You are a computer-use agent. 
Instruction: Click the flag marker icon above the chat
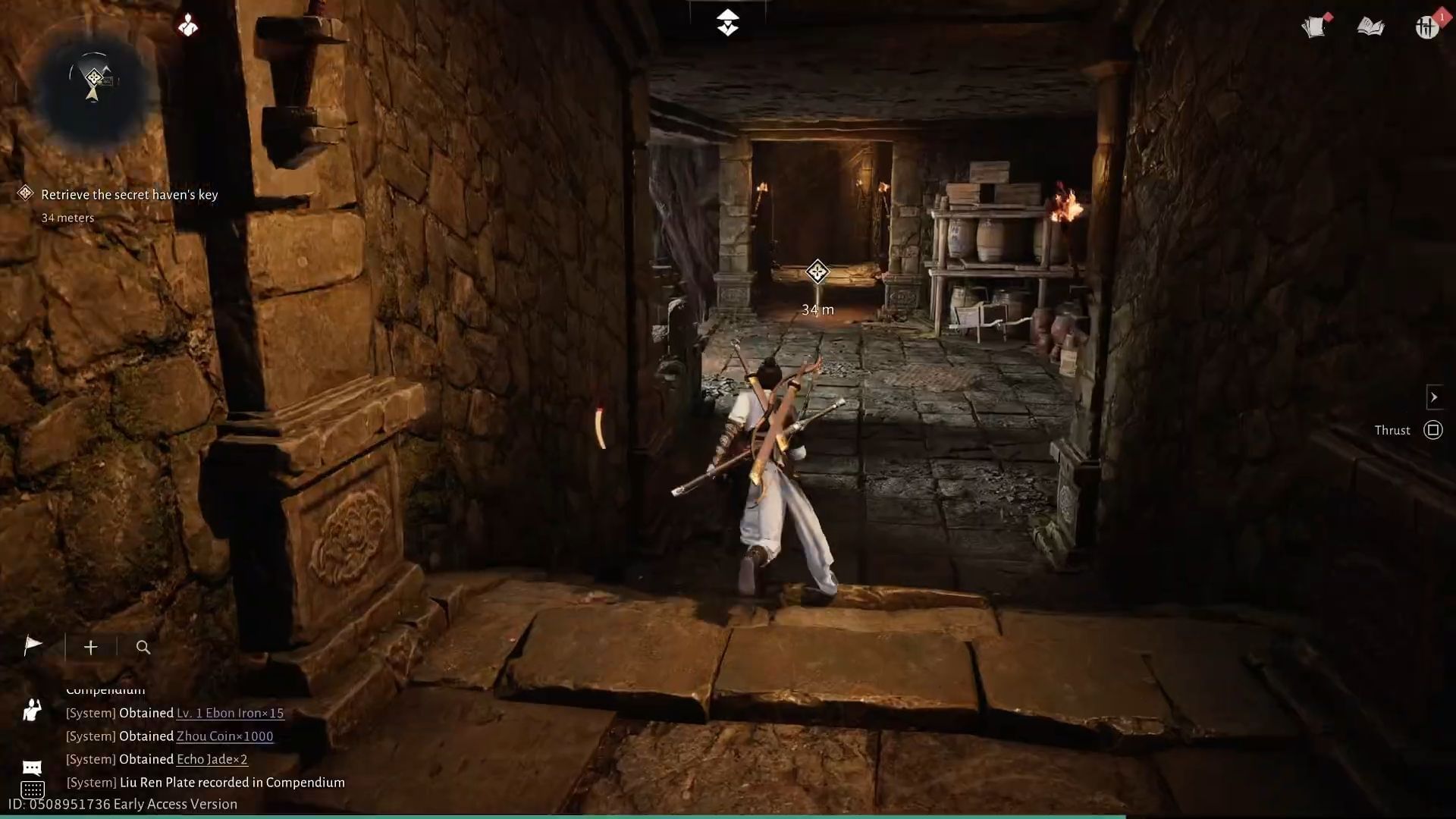click(x=32, y=645)
